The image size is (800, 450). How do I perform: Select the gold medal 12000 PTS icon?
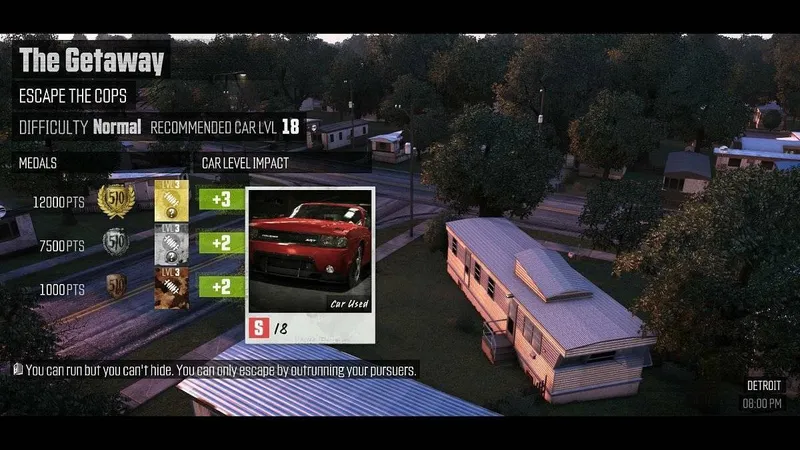pos(116,200)
